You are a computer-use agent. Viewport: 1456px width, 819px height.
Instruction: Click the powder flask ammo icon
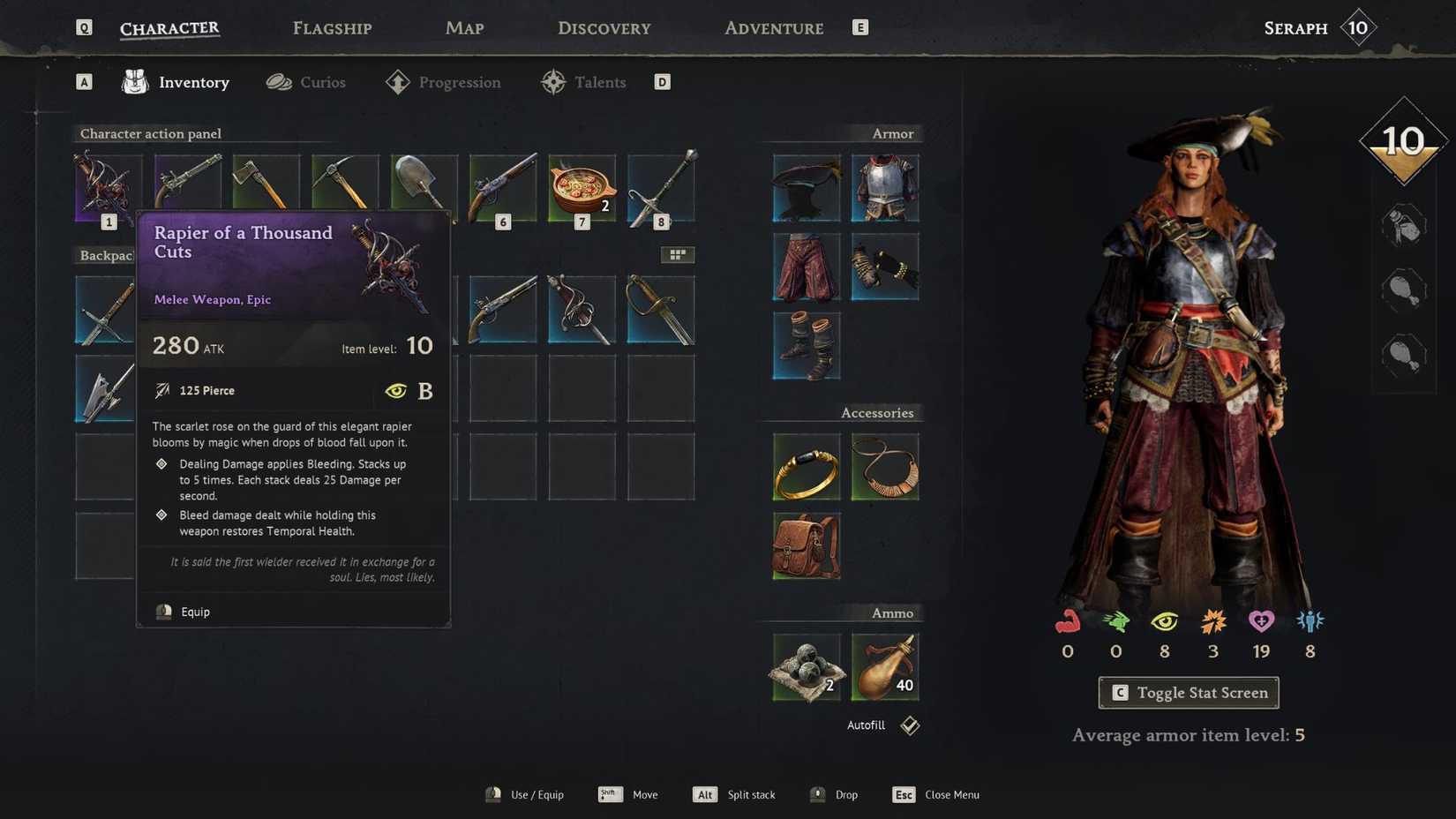point(885,666)
